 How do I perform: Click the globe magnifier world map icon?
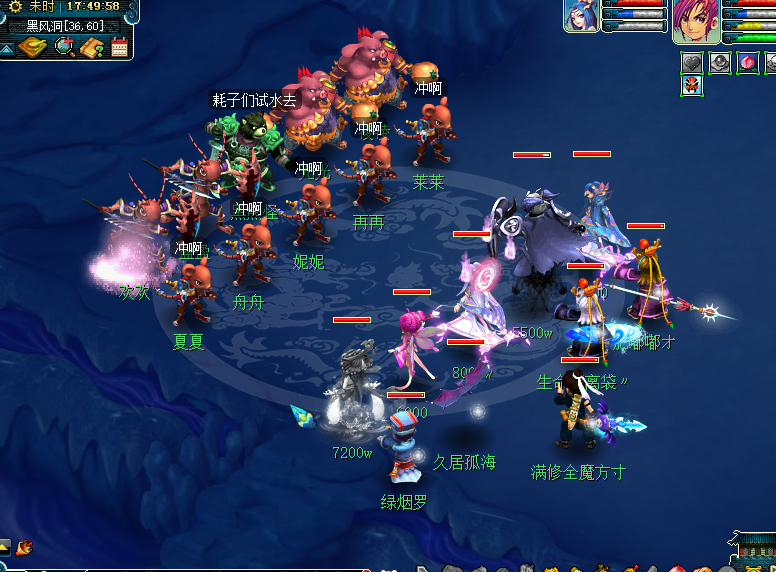tap(65, 46)
